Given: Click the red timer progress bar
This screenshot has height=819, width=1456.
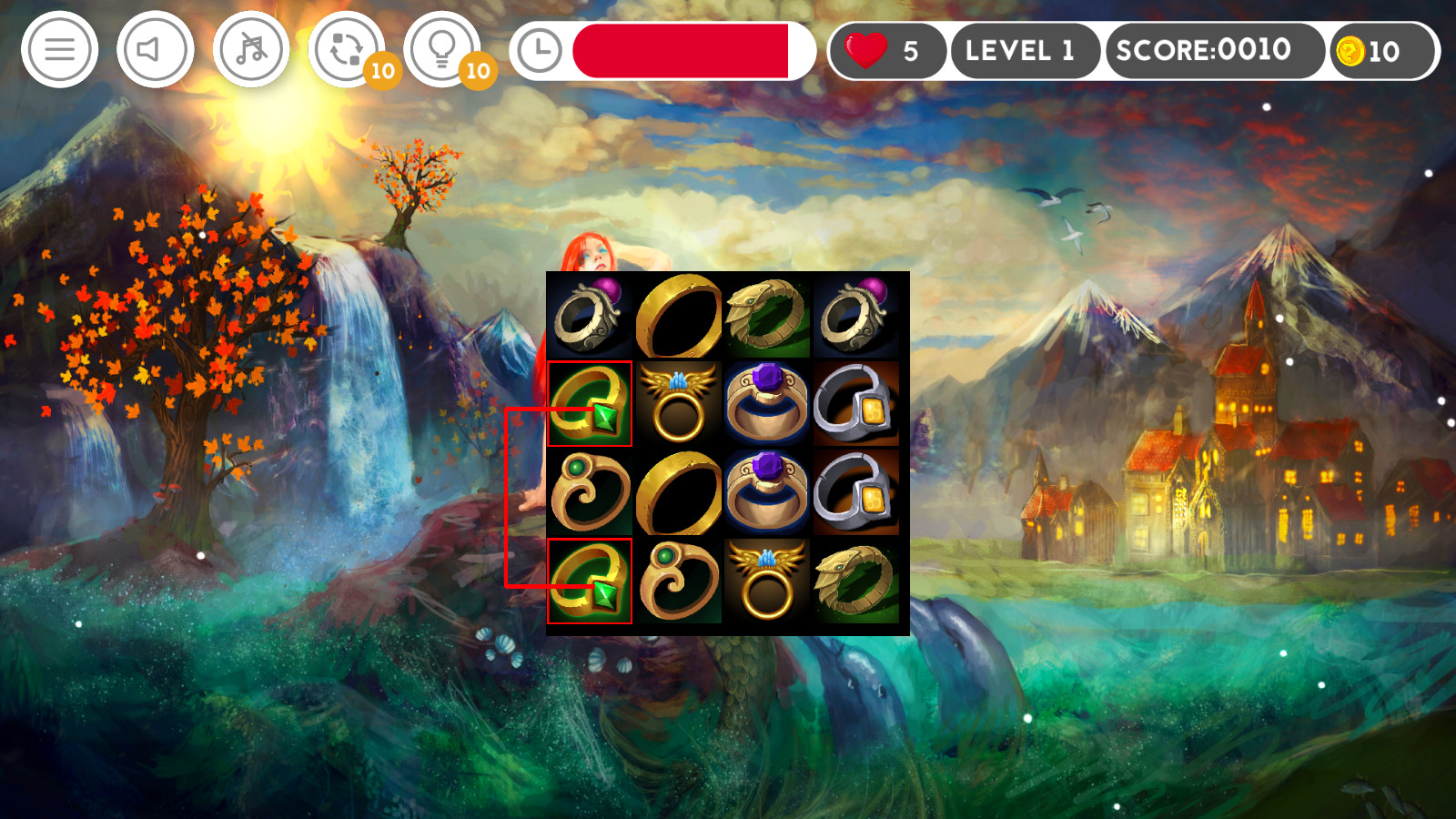Looking at the screenshot, I should 681,51.
